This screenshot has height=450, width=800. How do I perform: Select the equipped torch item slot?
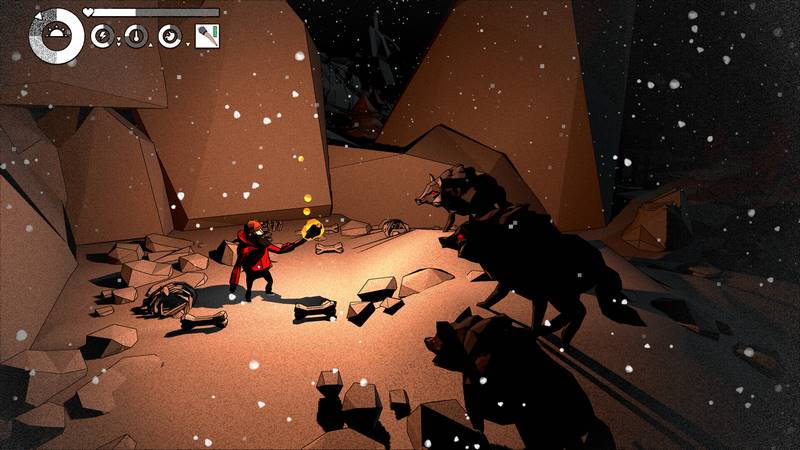207,36
